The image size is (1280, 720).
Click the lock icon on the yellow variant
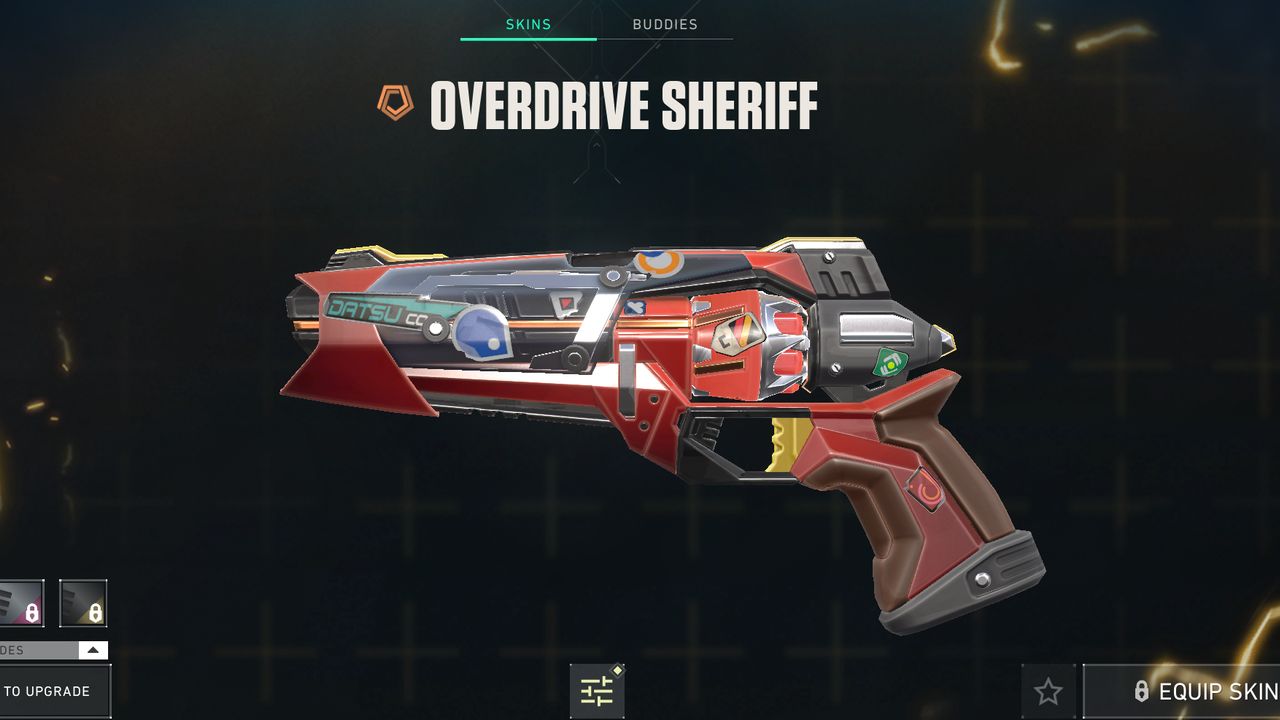(x=96, y=611)
